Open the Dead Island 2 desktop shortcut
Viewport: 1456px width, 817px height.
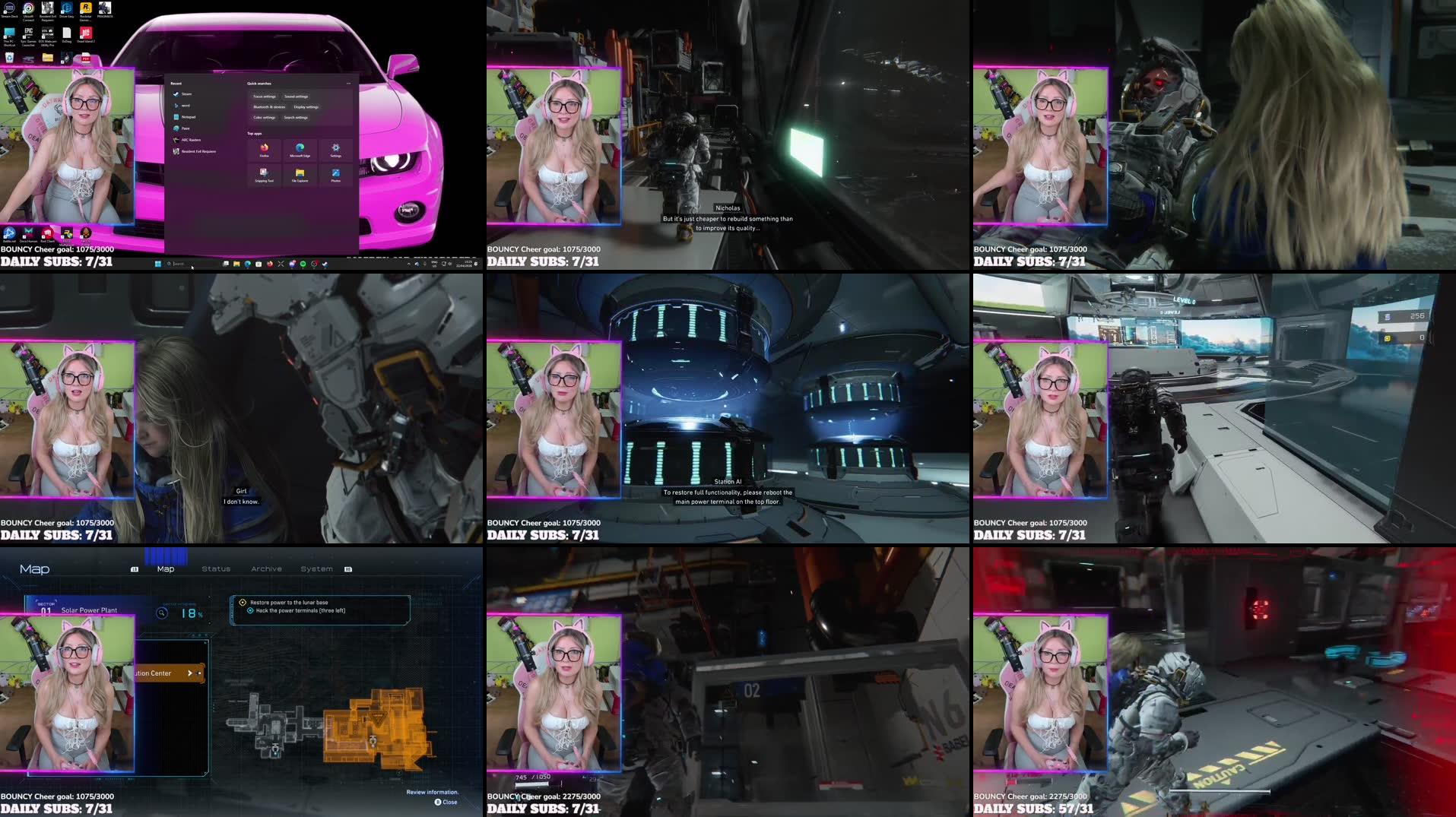(85, 33)
